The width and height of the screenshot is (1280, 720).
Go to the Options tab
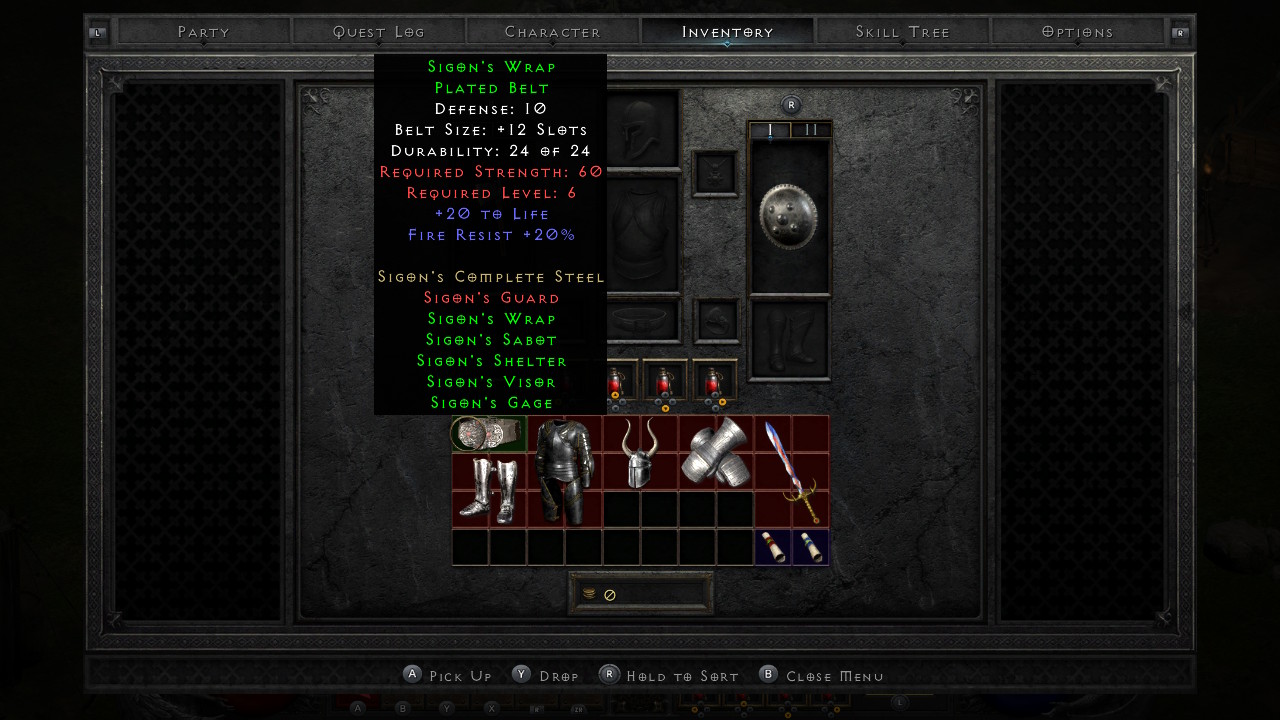[1077, 32]
